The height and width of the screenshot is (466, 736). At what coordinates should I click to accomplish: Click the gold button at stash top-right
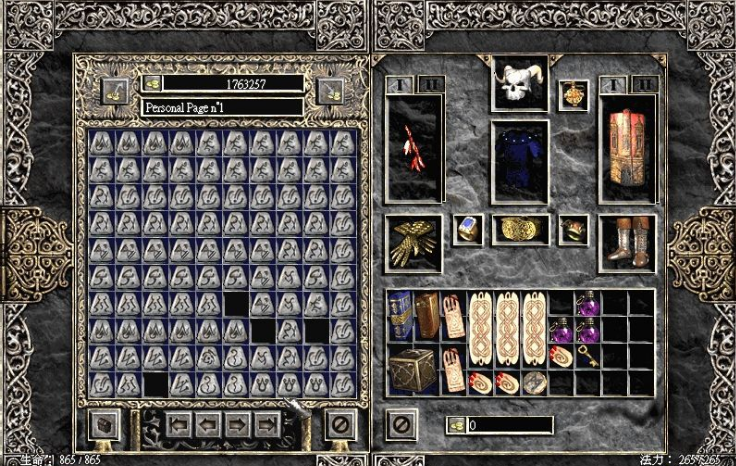tap(331, 91)
